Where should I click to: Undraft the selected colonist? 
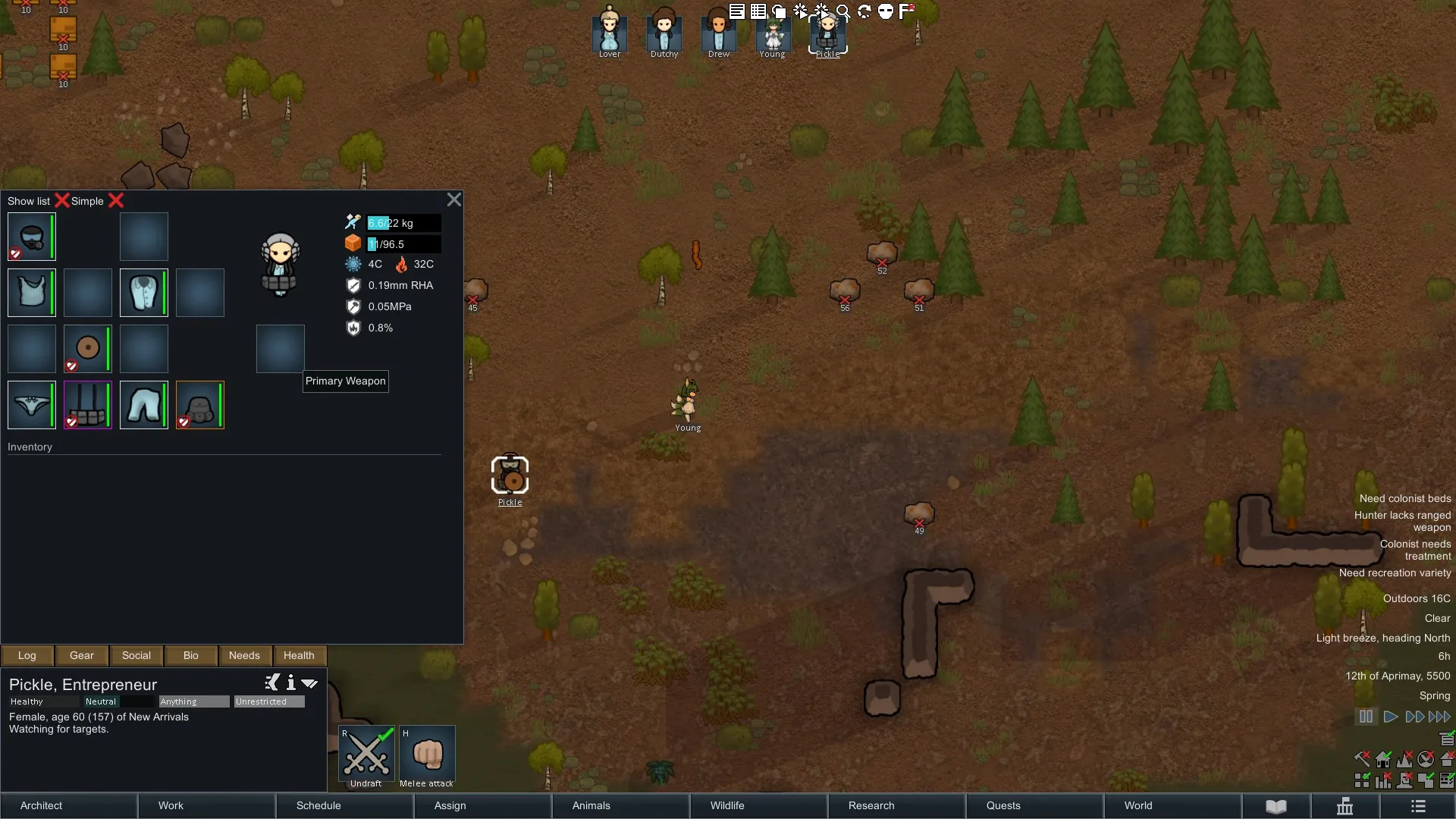(366, 756)
